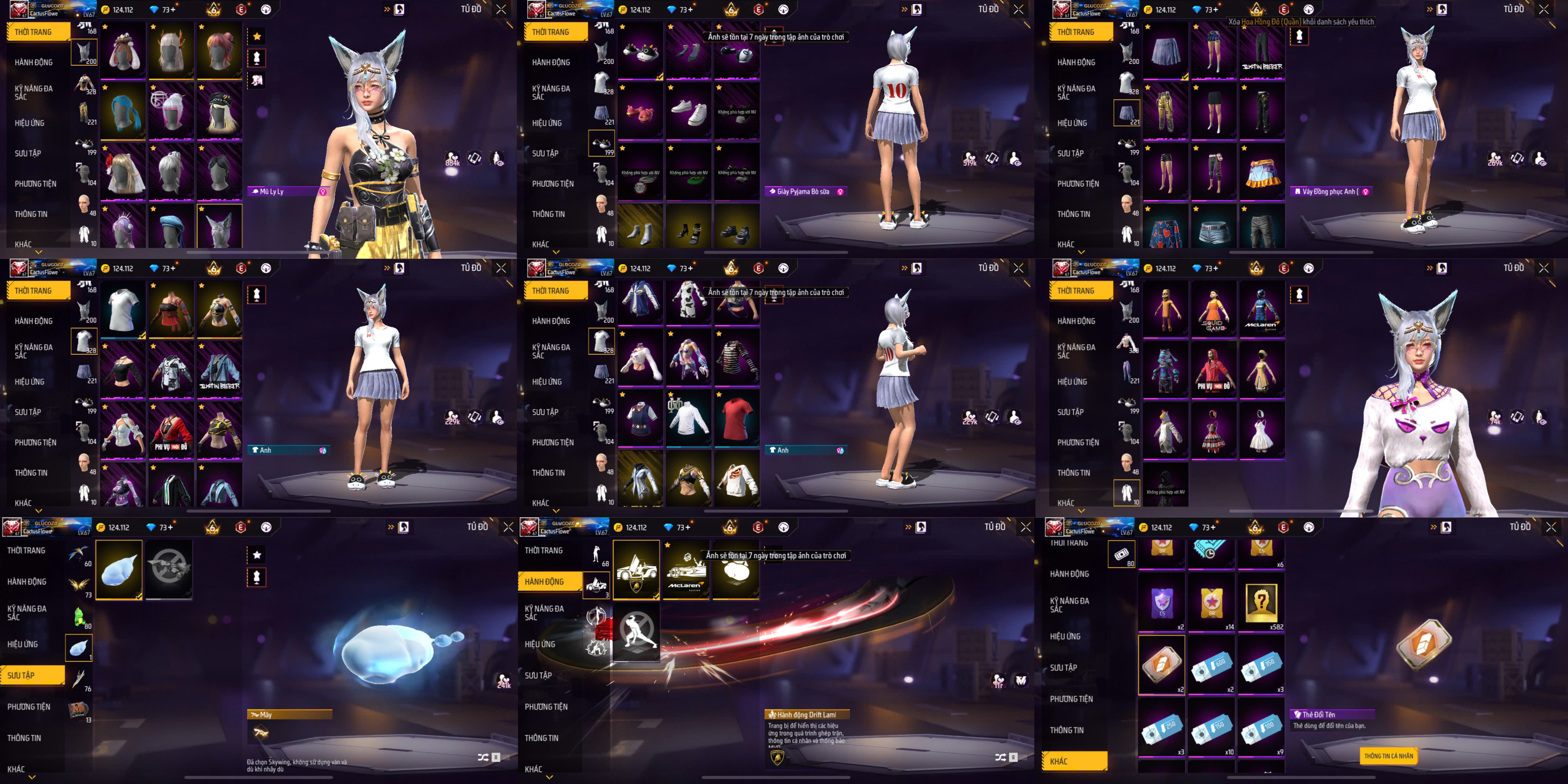Switch to the highlighted yellow SƯU TẬP tab
The width and height of the screenshot is (1568, 784).
click(33, 675)
